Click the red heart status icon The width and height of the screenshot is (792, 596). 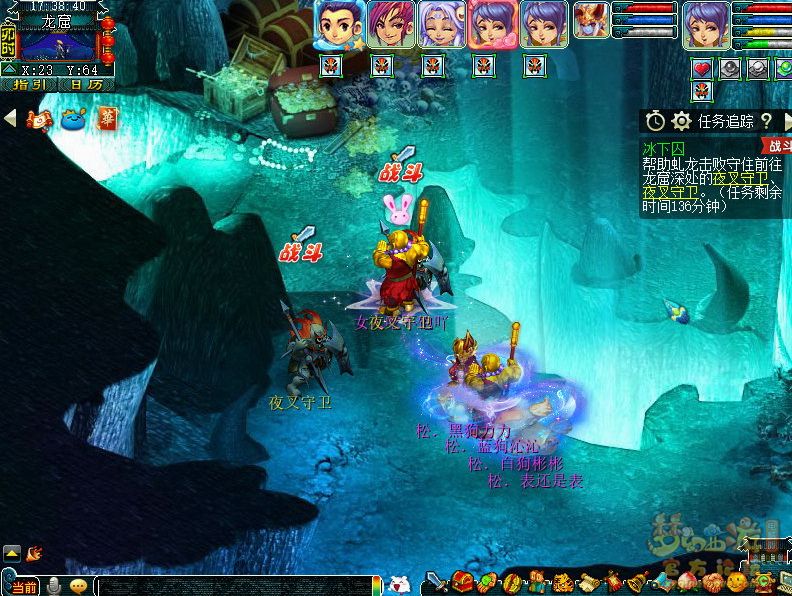(702, 68)
